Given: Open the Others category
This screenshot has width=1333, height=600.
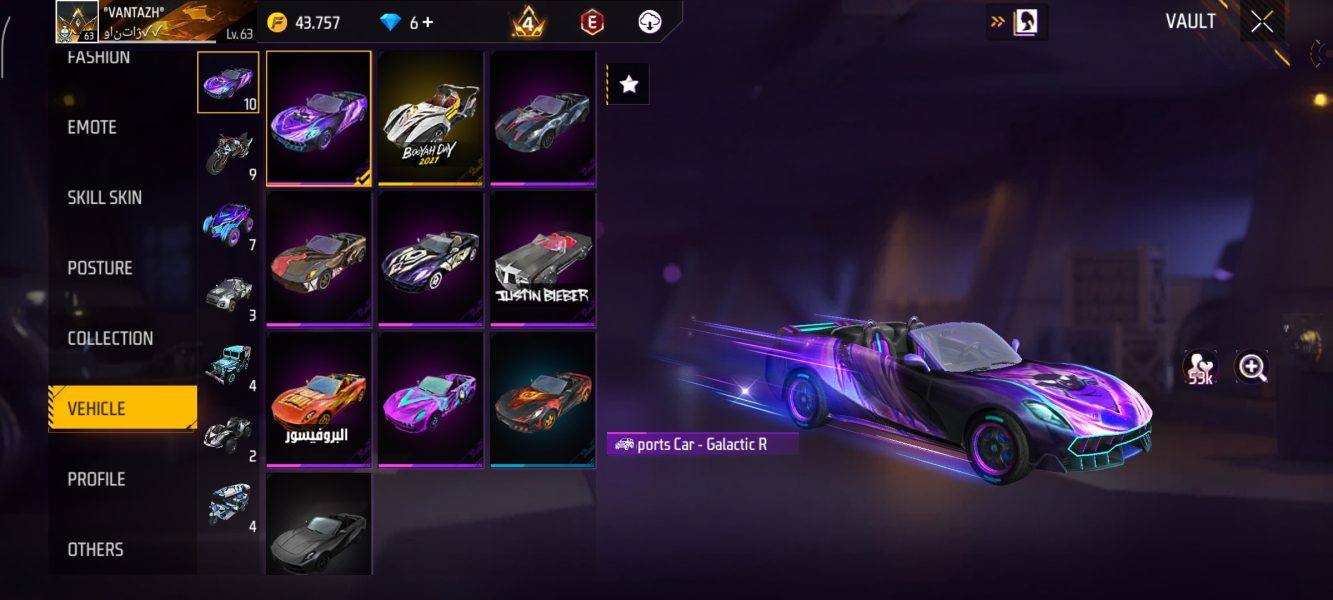Looking at the screenshot, I should click(x=95, y=549).
